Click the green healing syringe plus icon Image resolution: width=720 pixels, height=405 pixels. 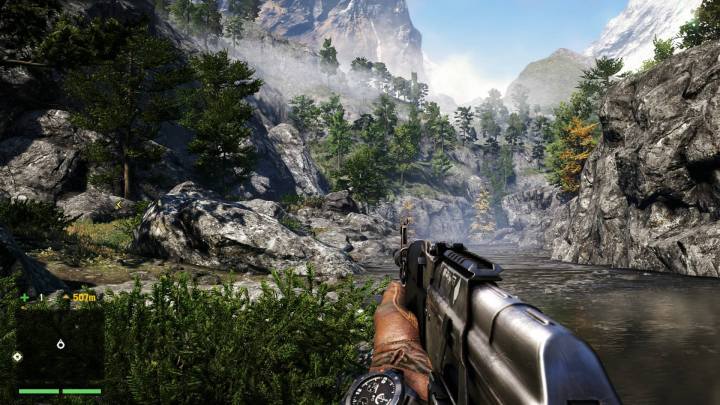[24, 297]
